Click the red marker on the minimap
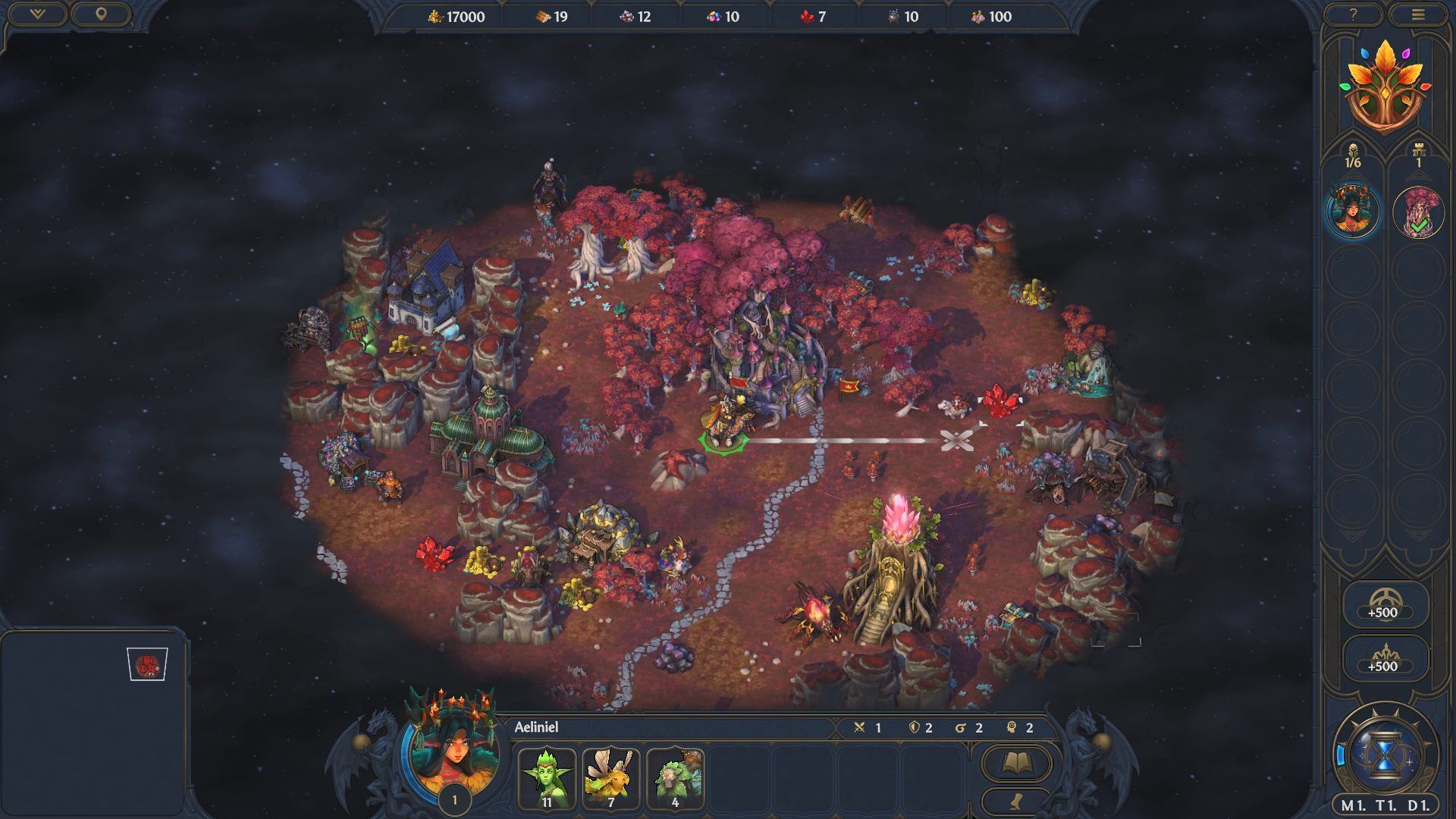This screenshot has width=1456, height=819. 147,665
